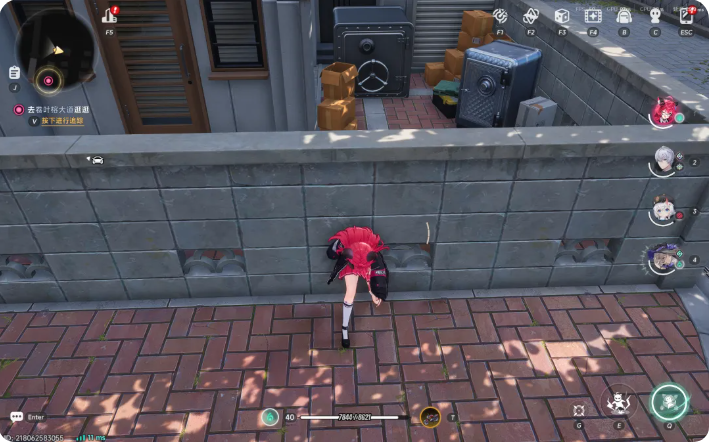Open the chat speech bubble
This screenshot has height=442, width=709.
[x=16, y=416]
